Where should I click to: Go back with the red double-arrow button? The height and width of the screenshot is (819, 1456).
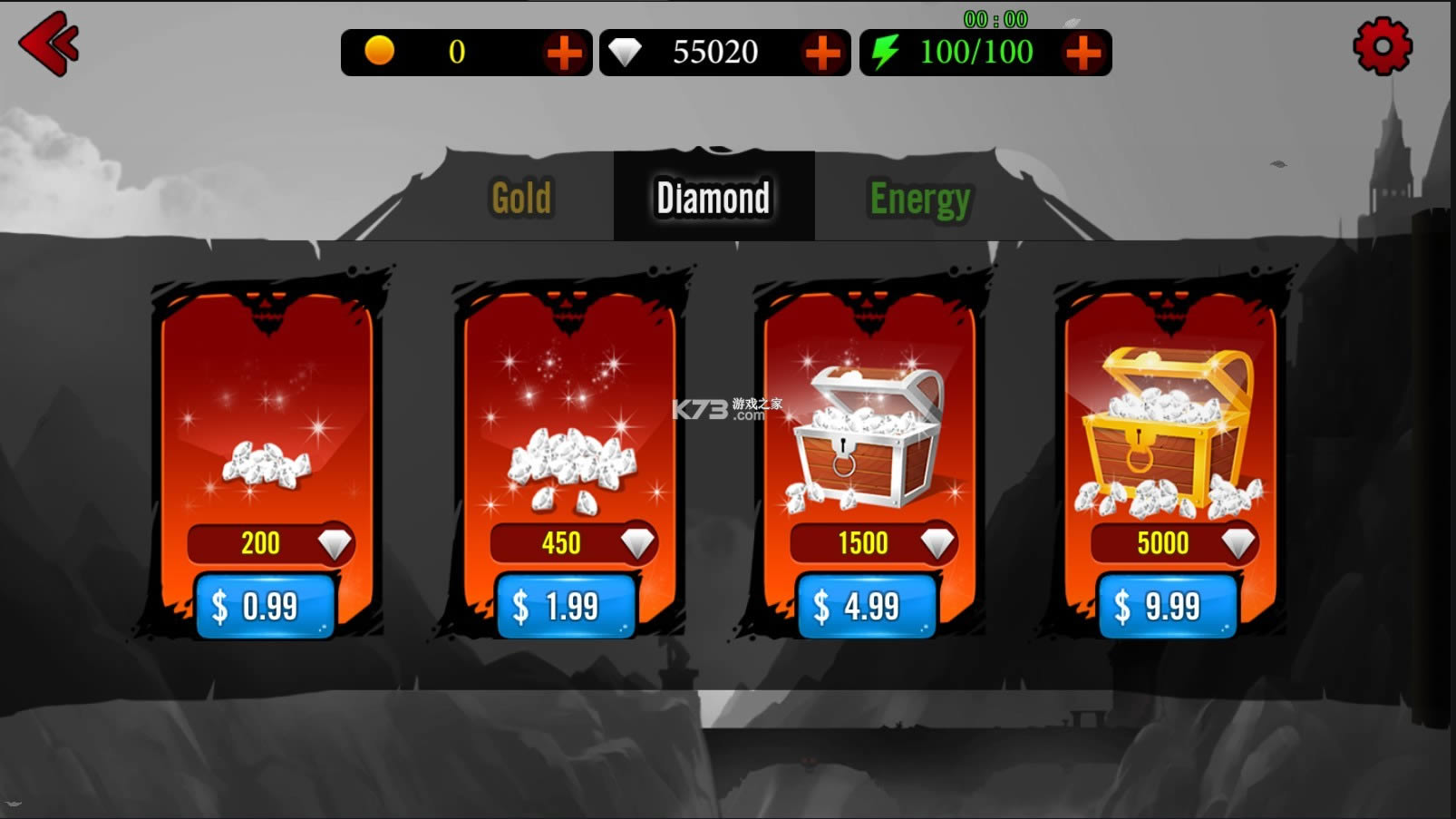(49, 44)
